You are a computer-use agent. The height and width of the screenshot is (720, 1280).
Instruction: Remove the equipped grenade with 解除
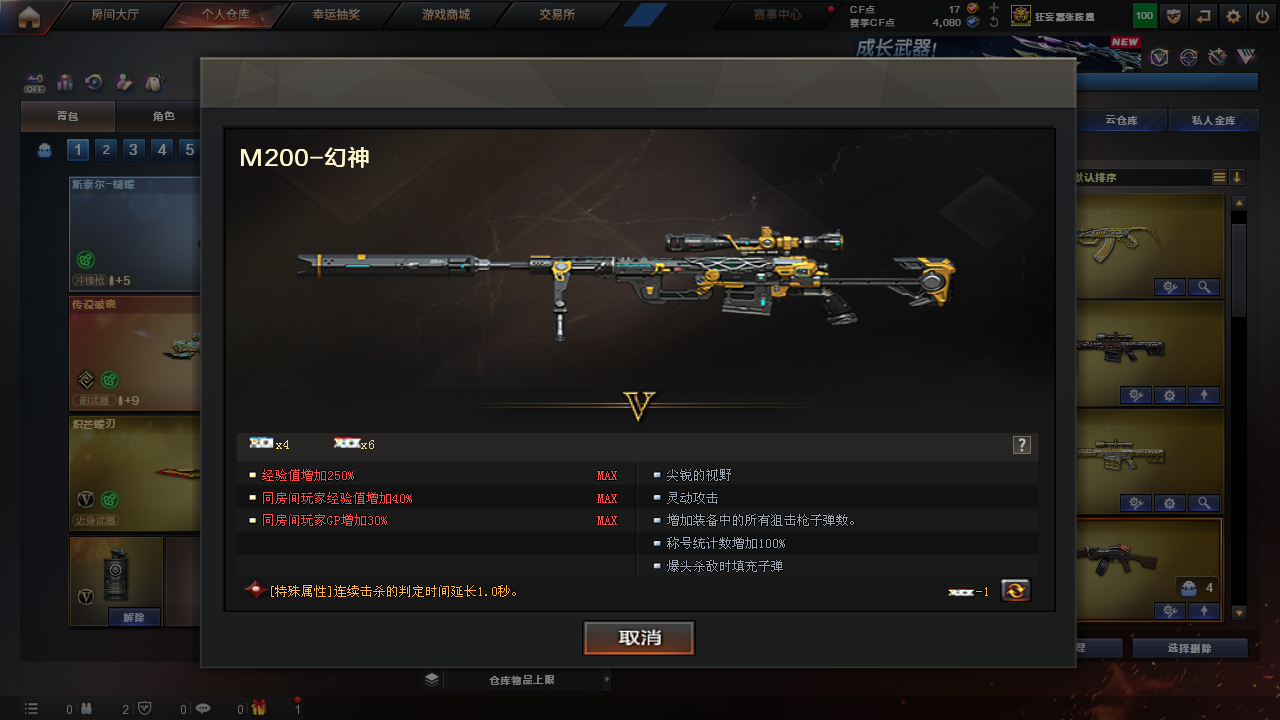pos(133,617)
